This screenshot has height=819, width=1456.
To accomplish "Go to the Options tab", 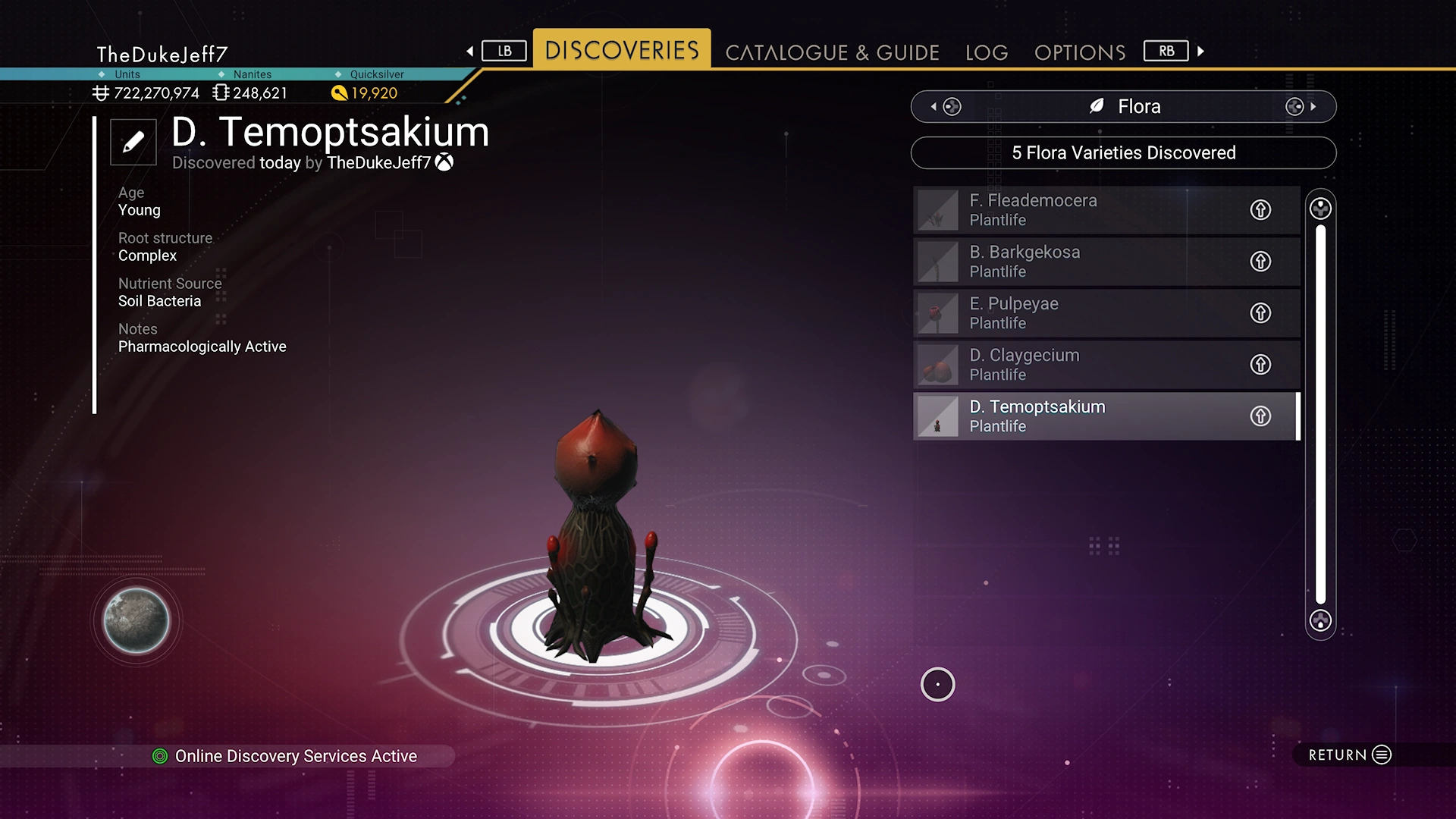I will [1080, 52].
